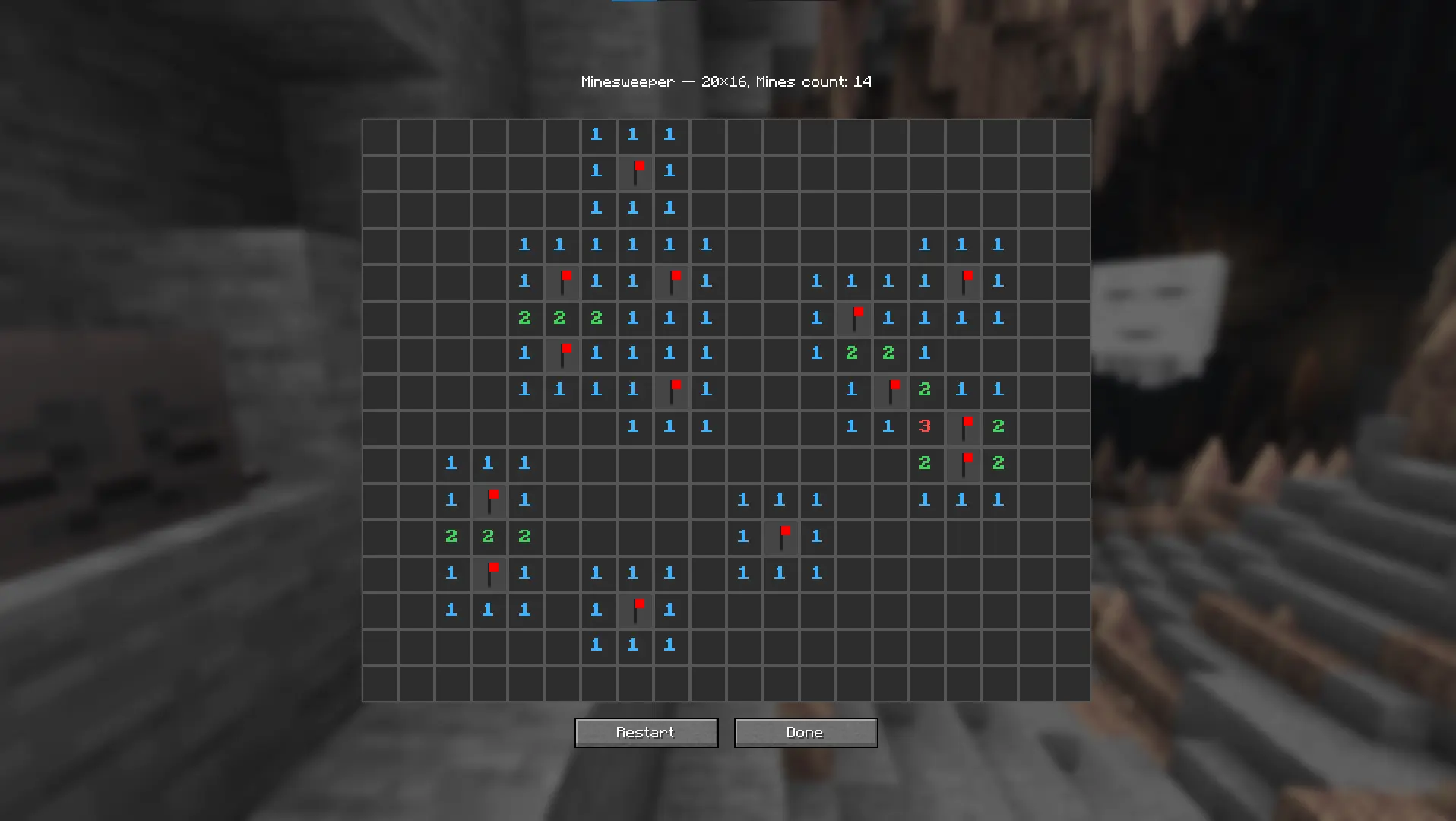
Task: Click the flag above the 1 2 2 1 row
Action: (x=855, y=315)
